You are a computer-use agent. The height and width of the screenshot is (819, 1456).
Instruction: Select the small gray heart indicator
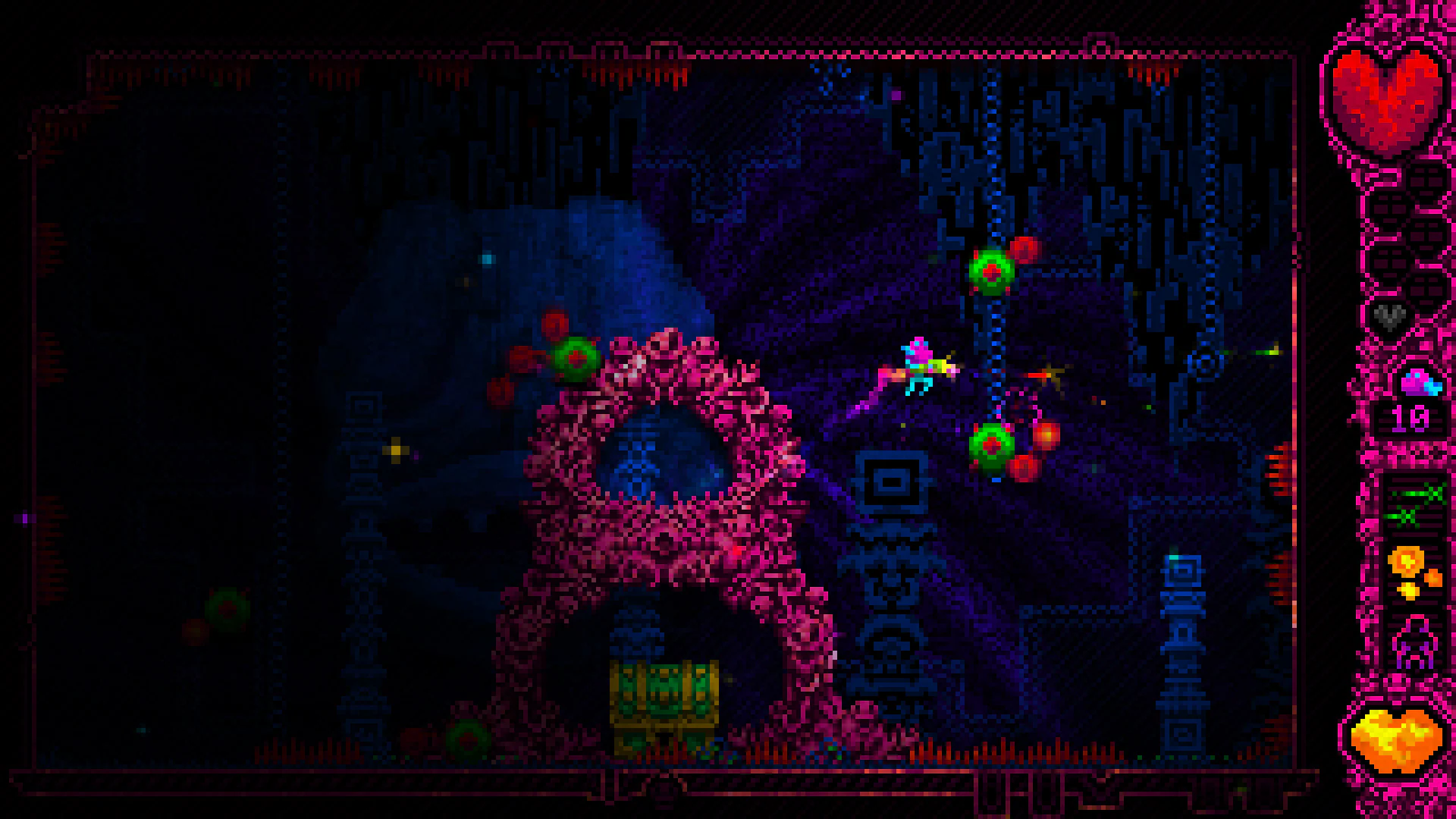click(1390, 315)
